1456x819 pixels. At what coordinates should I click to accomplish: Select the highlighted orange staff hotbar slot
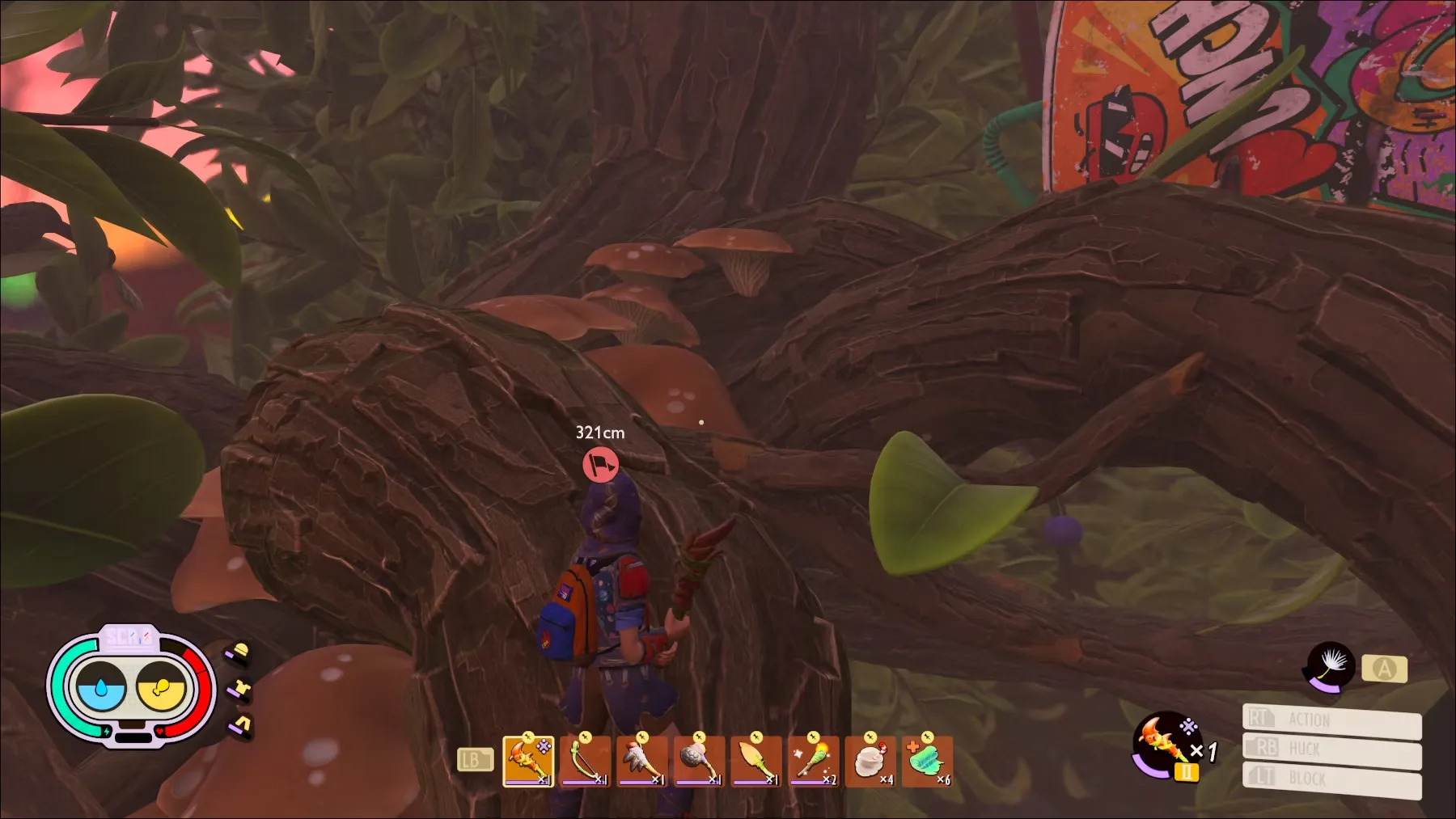point(528,761)
